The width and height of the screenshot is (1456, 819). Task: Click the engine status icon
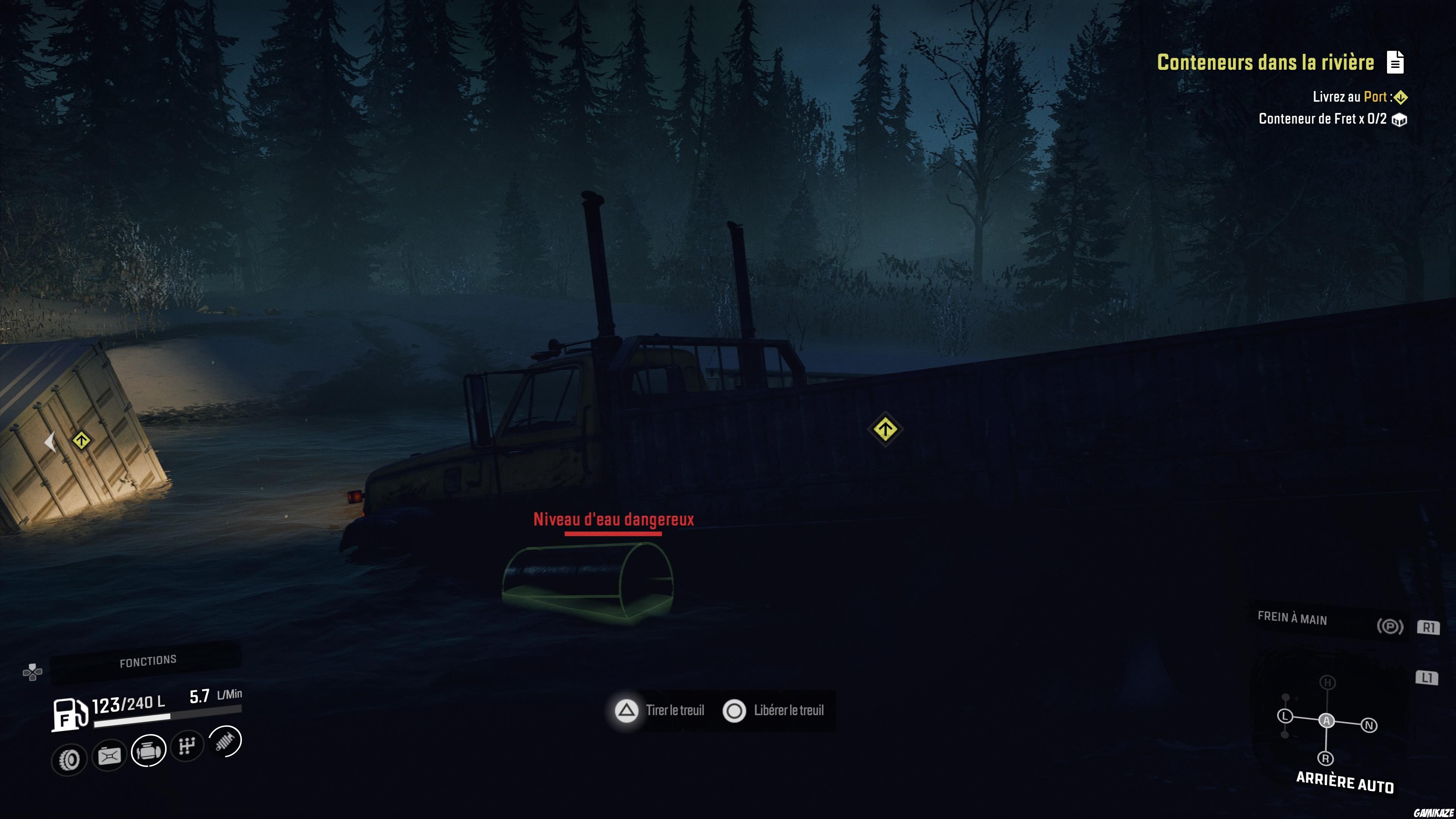tap(149, 751)
